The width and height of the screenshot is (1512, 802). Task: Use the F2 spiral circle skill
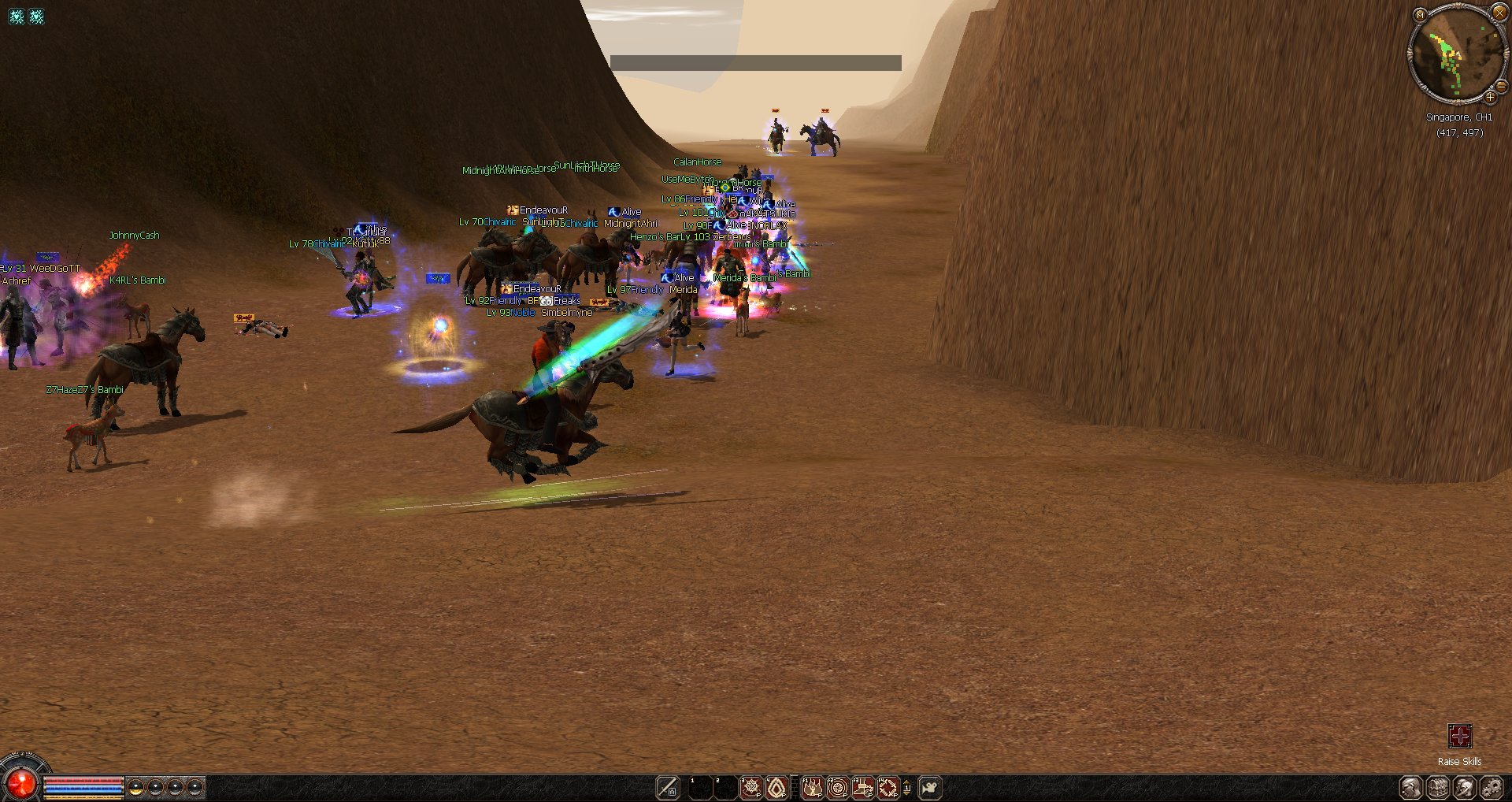[837, 787]
